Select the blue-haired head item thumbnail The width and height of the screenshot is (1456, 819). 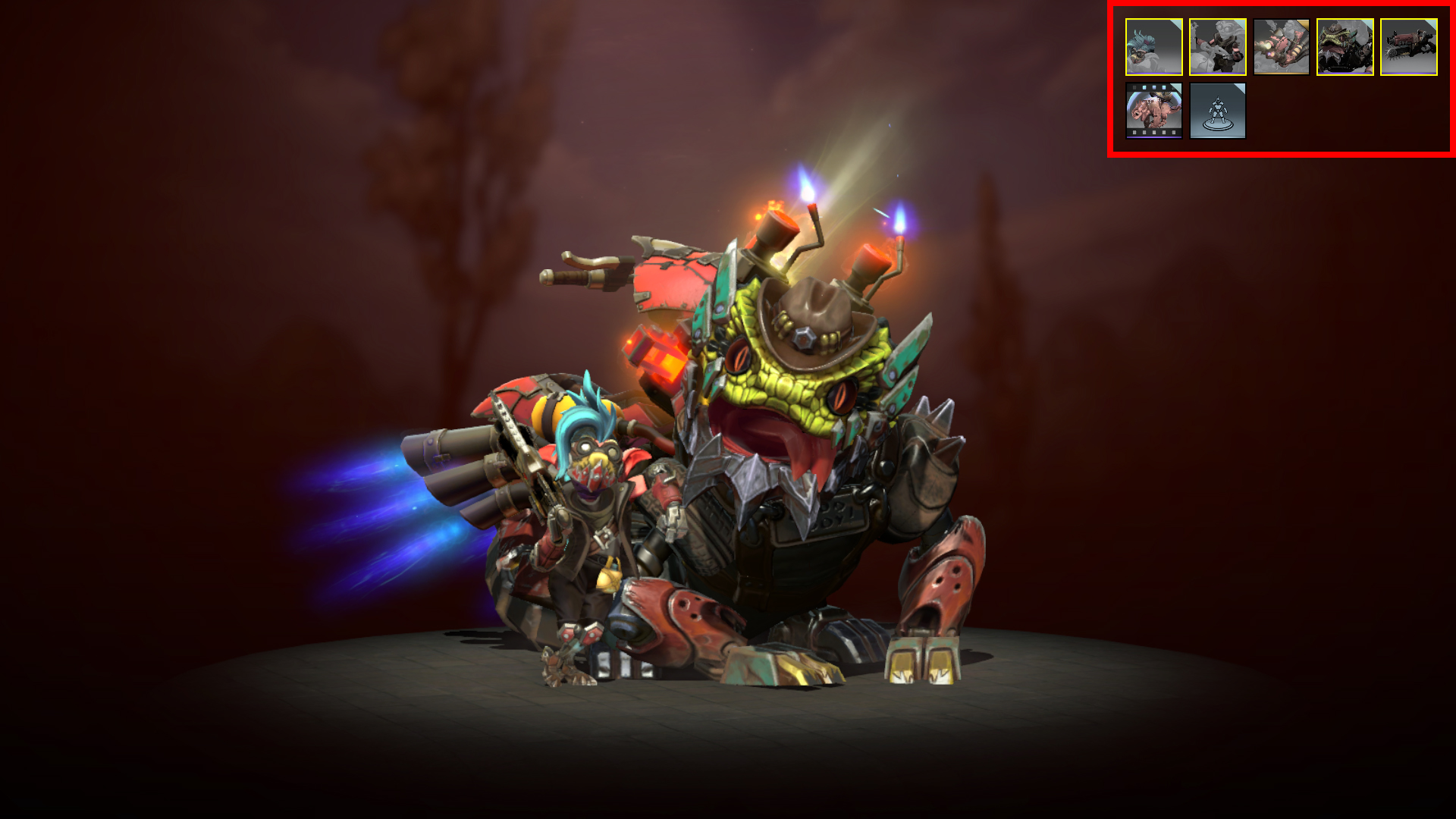1153,47
